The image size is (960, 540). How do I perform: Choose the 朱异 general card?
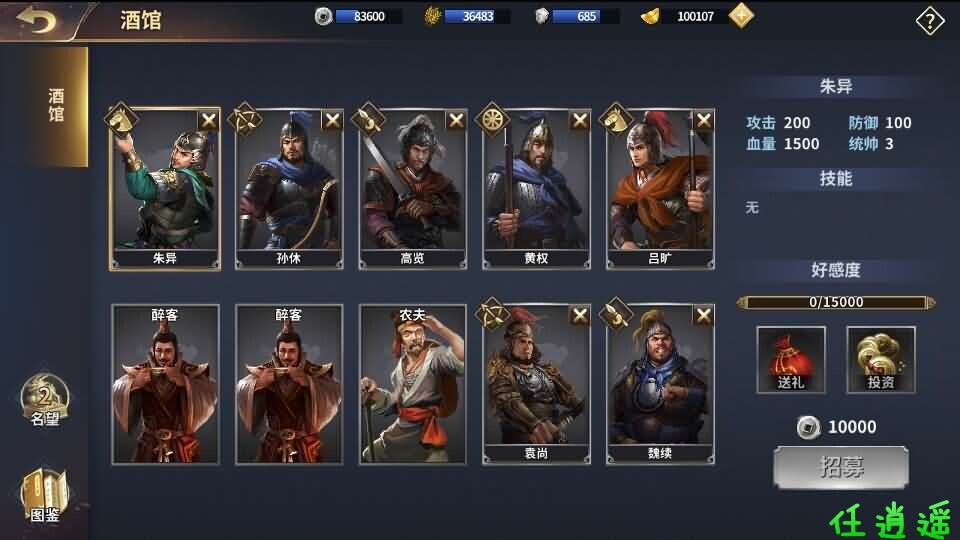coord(165,190)
